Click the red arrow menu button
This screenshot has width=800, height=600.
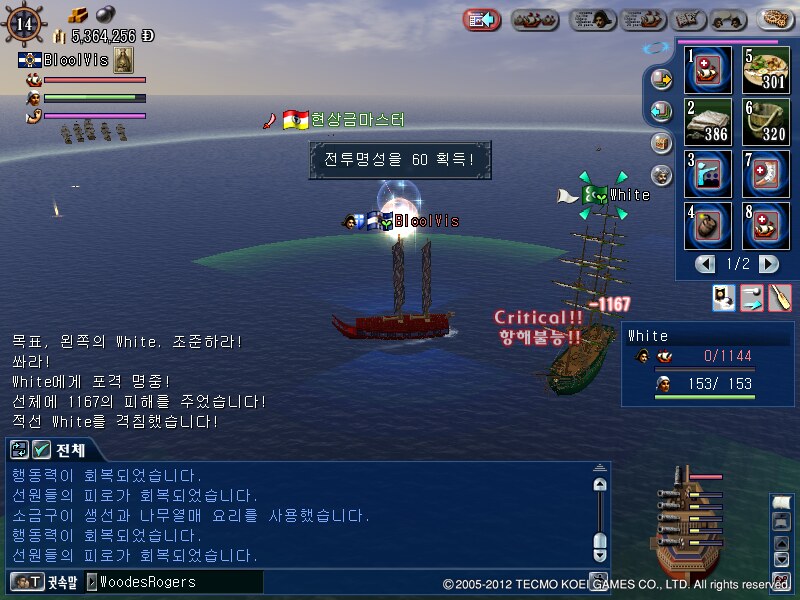click(482, 19)
